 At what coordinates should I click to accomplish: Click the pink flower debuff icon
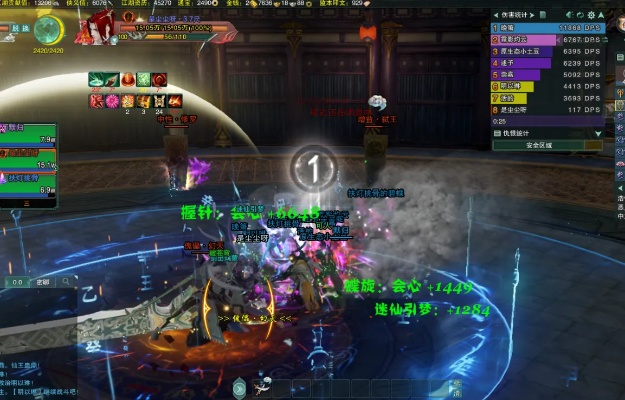tap(113, 100)
